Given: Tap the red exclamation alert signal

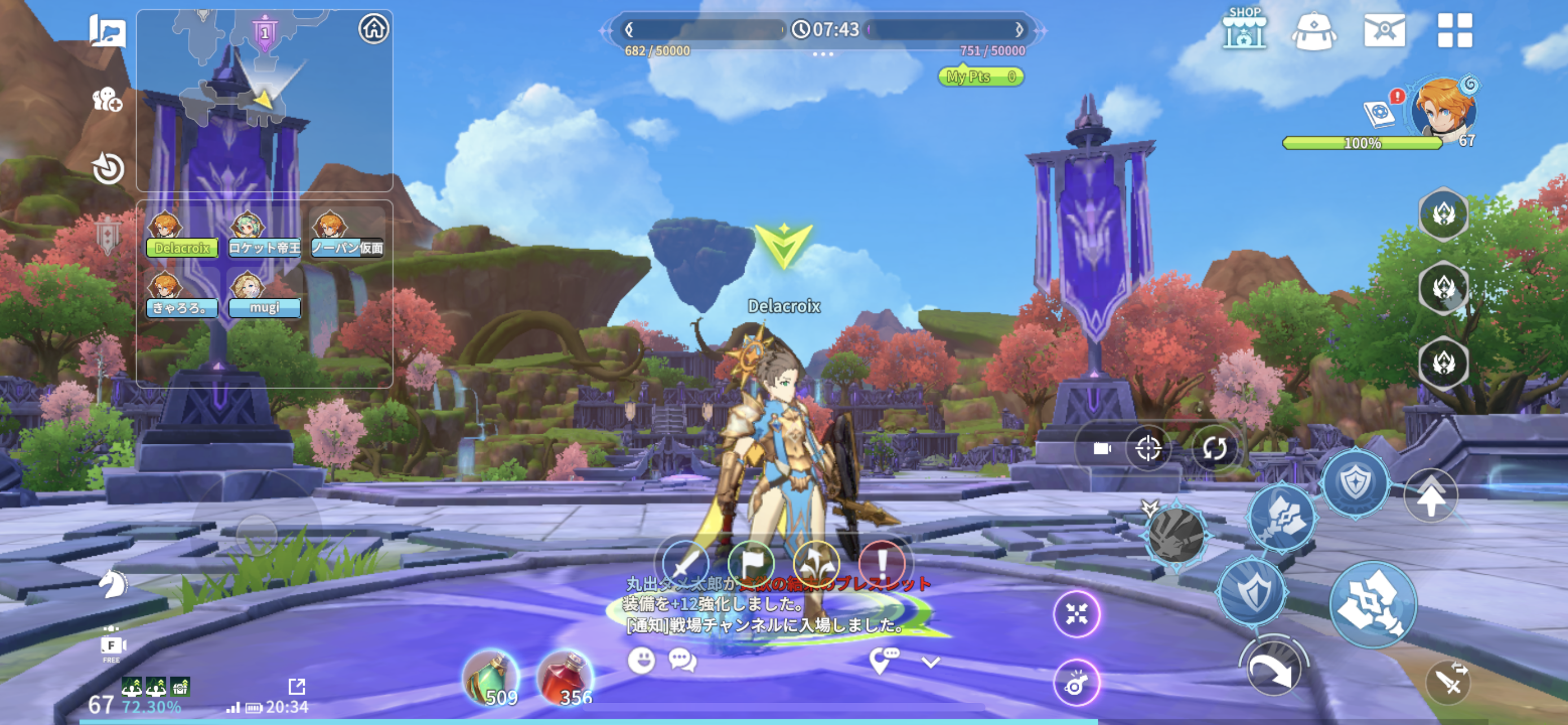Looking at the screenshot, I should tap(882, 562).
